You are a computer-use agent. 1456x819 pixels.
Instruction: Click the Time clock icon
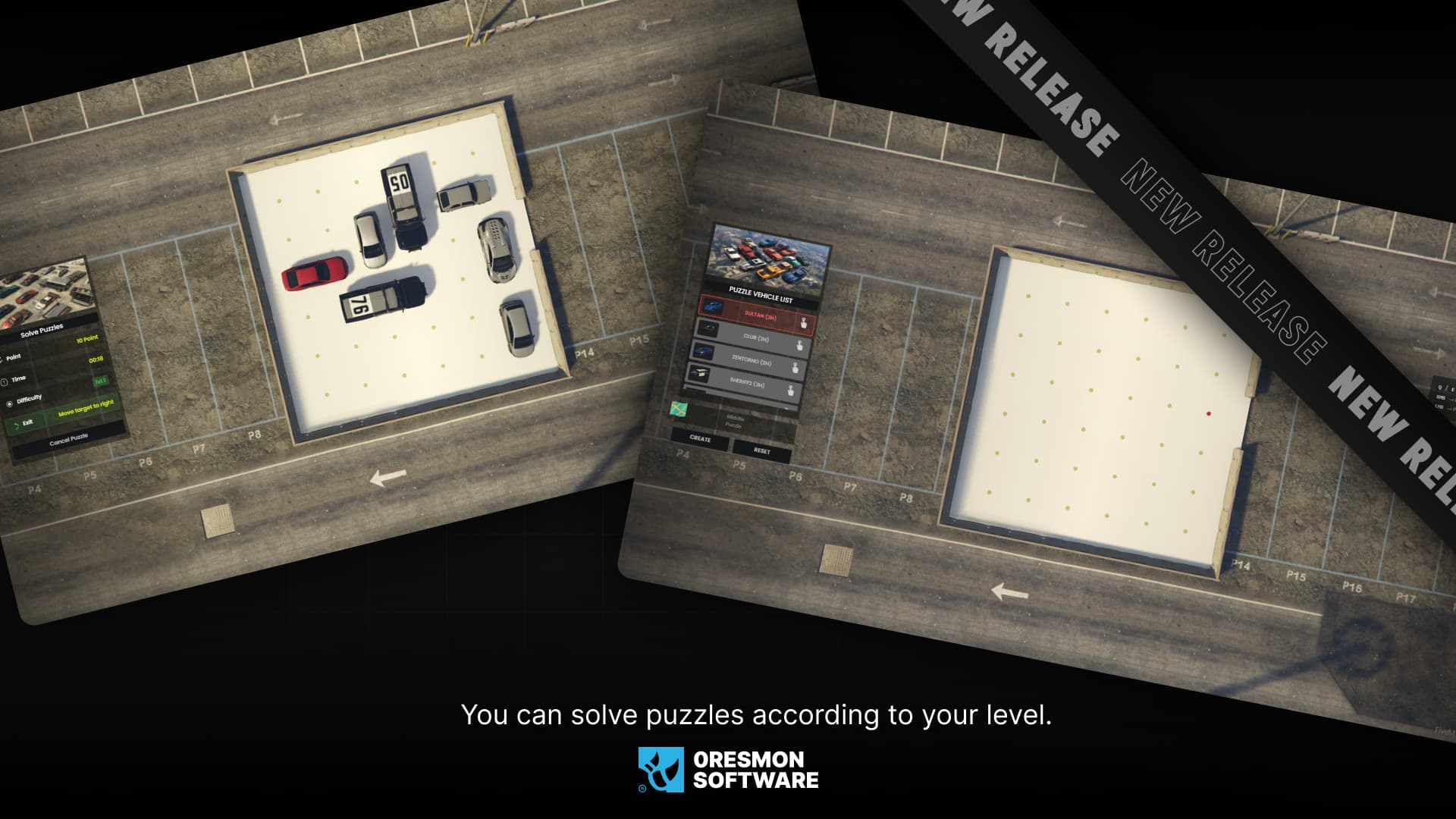click(5, 381)
